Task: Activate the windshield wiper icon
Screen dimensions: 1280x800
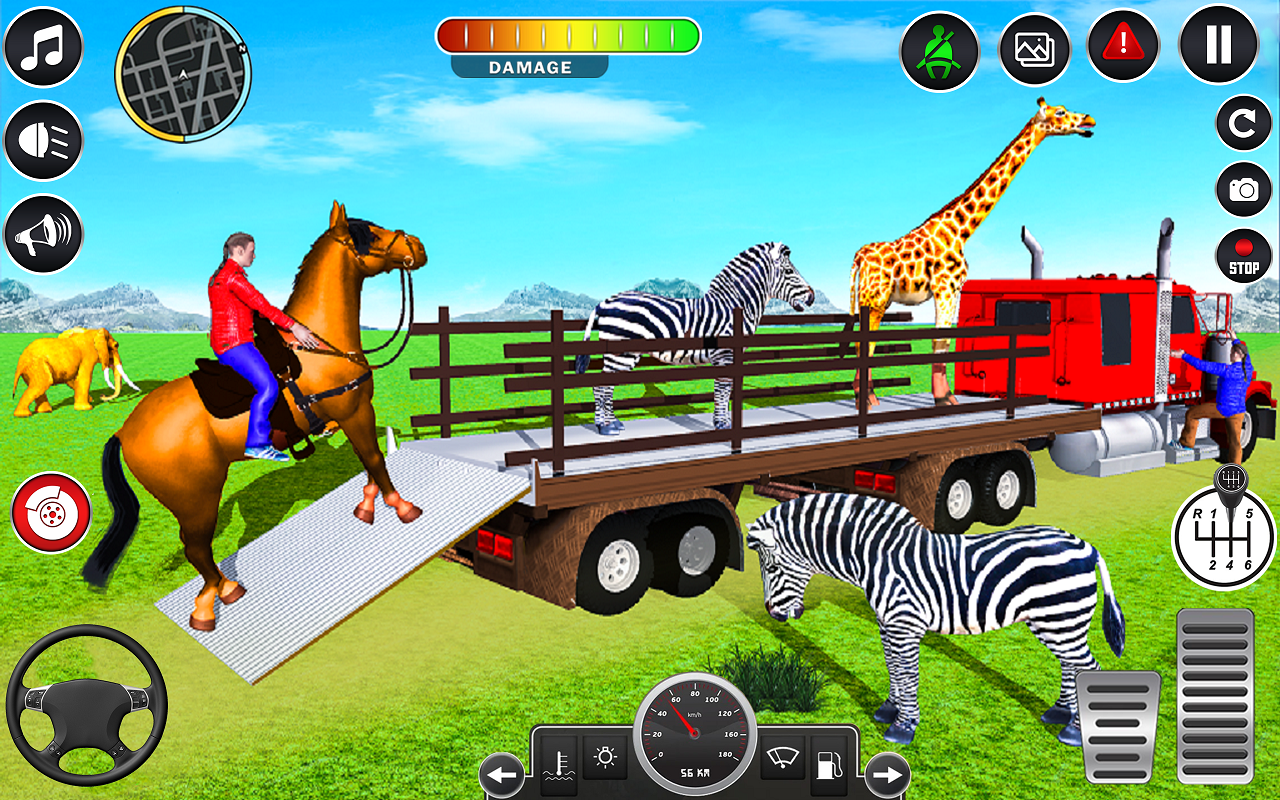Action: point(785,760)
